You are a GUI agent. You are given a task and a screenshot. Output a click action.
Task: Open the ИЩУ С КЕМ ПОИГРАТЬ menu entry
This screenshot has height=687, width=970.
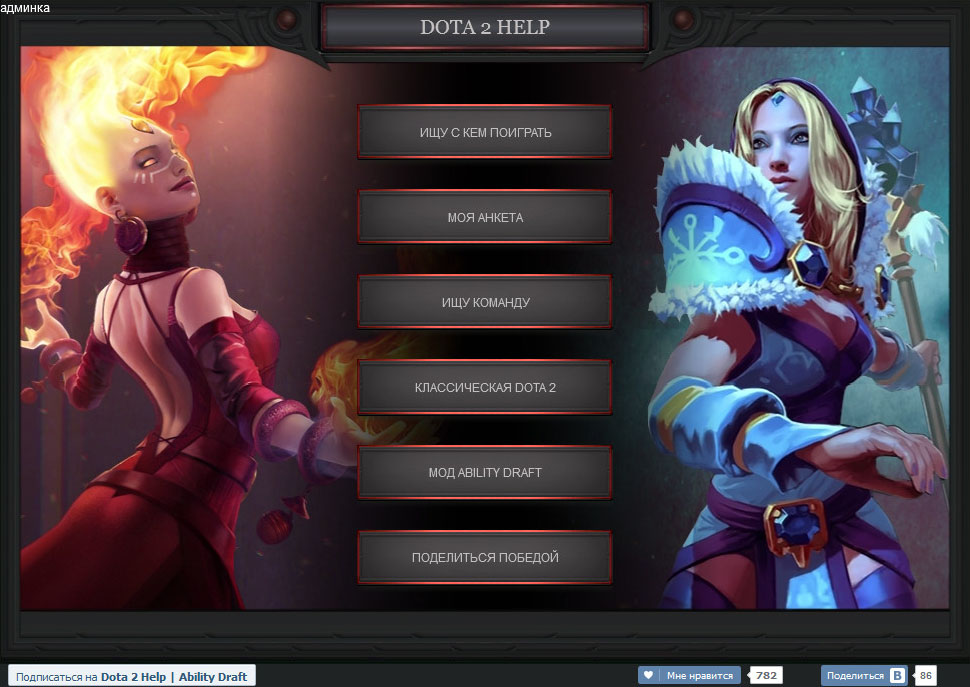pyautogui.click(x=485, y=132)
